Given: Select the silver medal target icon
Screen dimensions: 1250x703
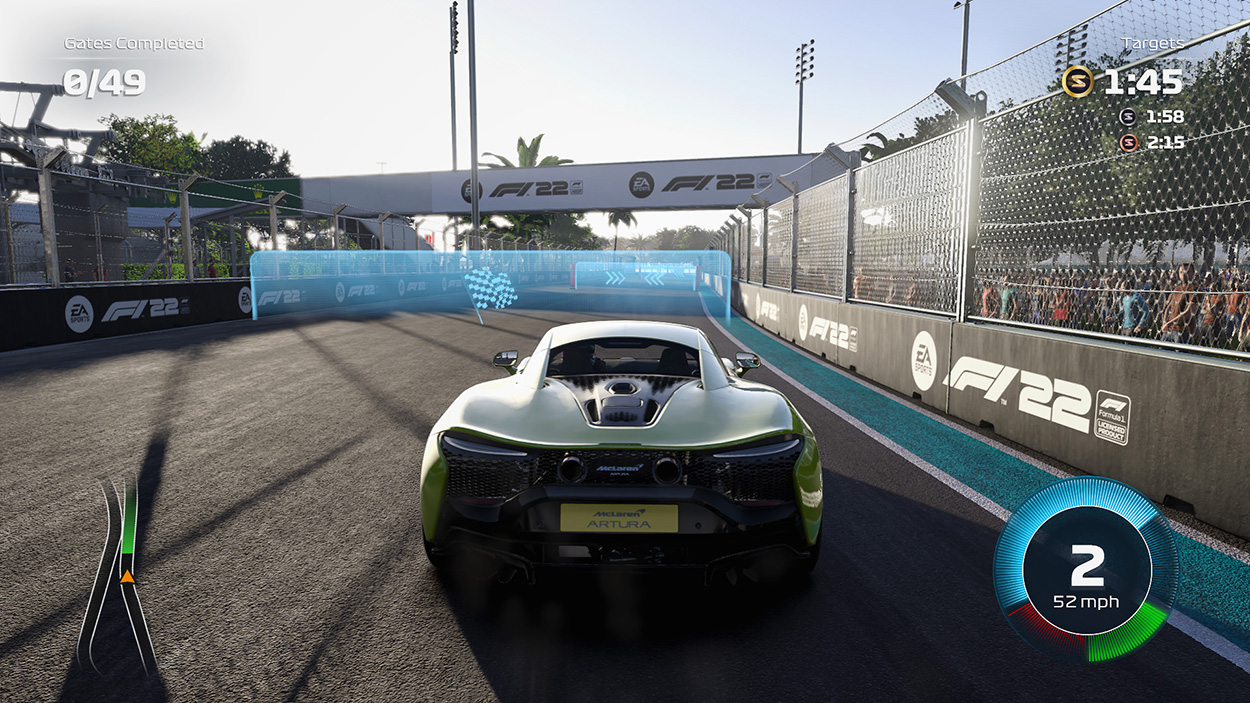Looking at the screenshot, I should pos(1127,116).
